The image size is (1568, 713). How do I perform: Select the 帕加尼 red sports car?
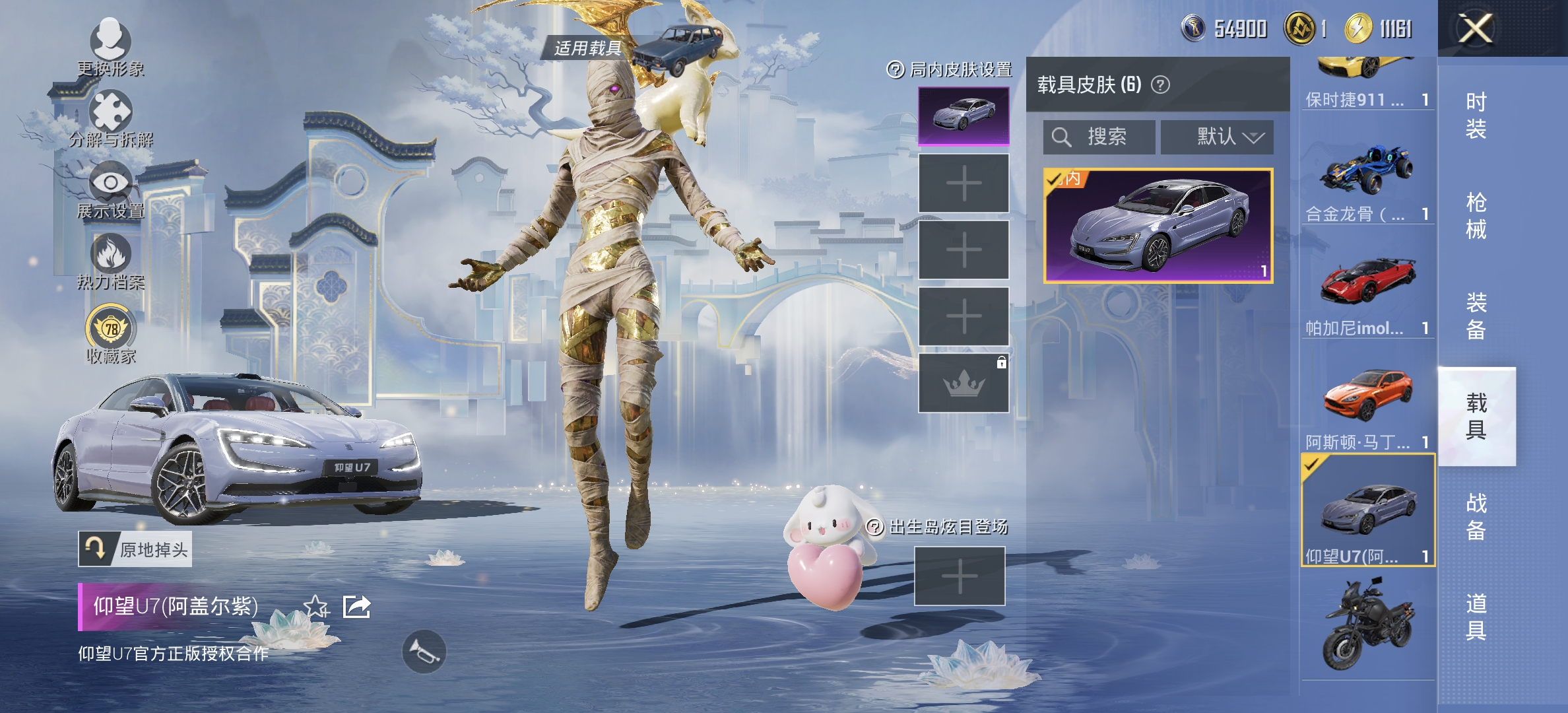point(1367,292)
